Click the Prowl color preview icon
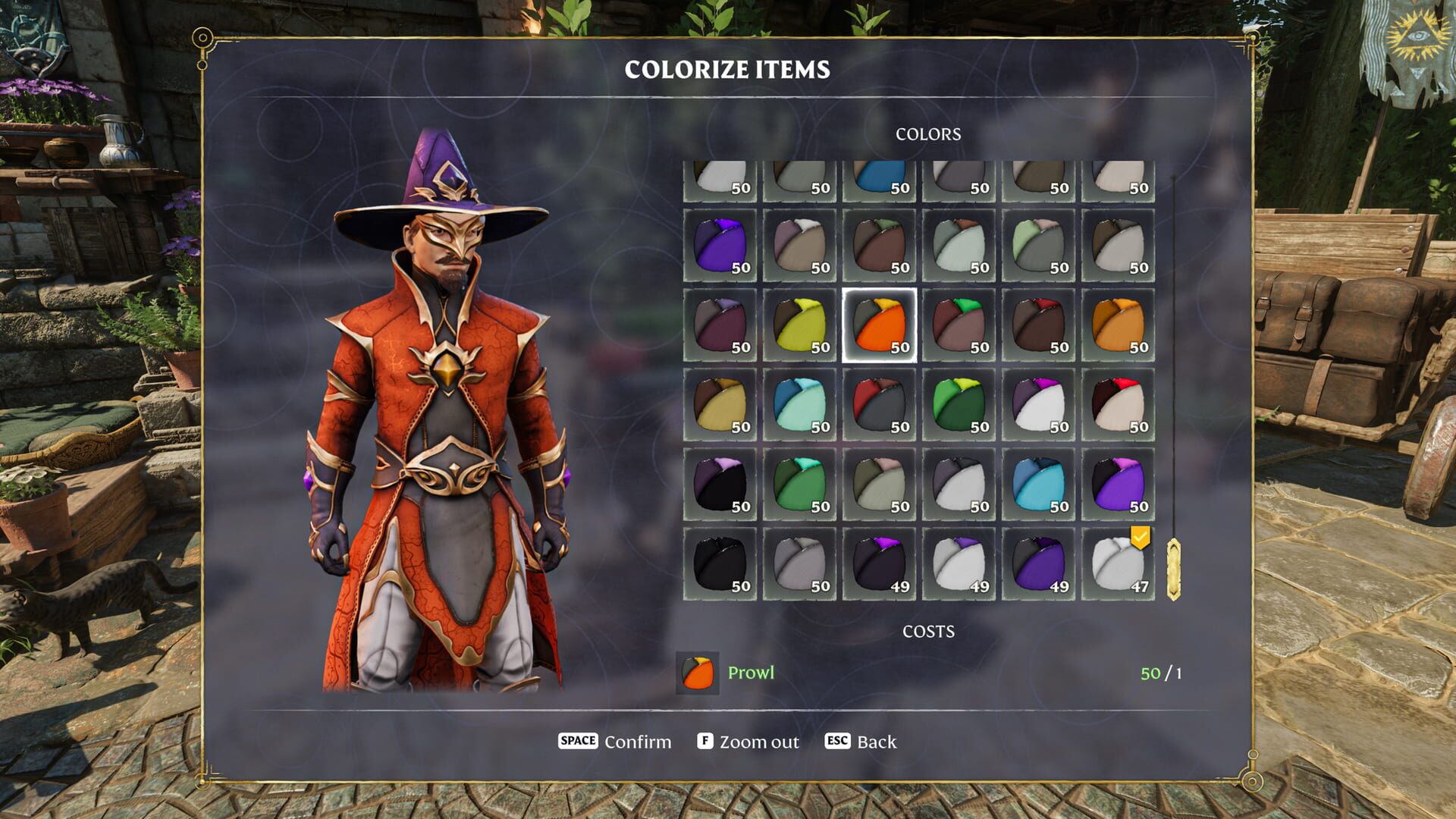The image size is (1456, 819). pyautogui.click(x=698, y=673)
